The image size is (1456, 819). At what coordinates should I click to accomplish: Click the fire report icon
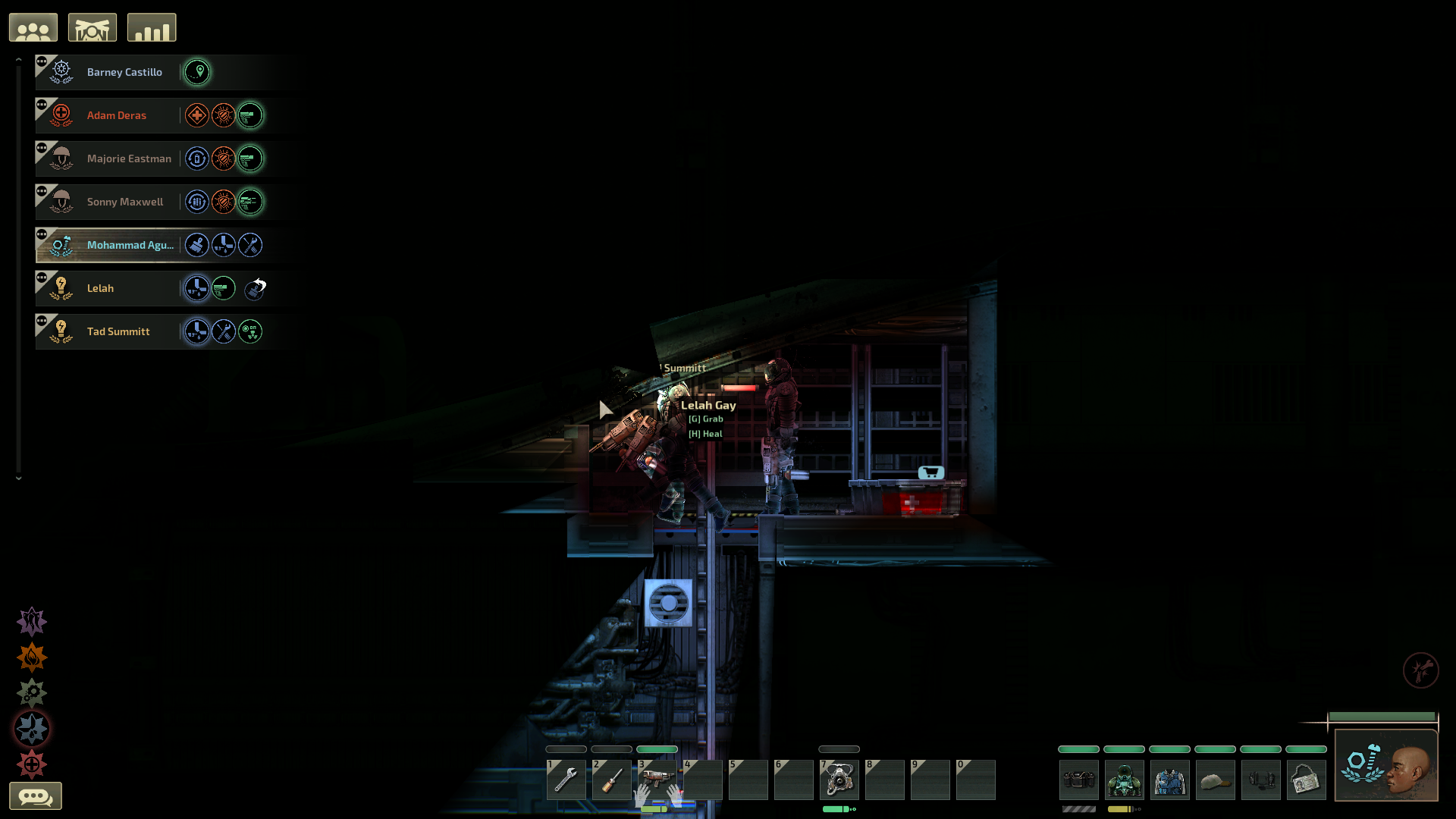[31, 657]
